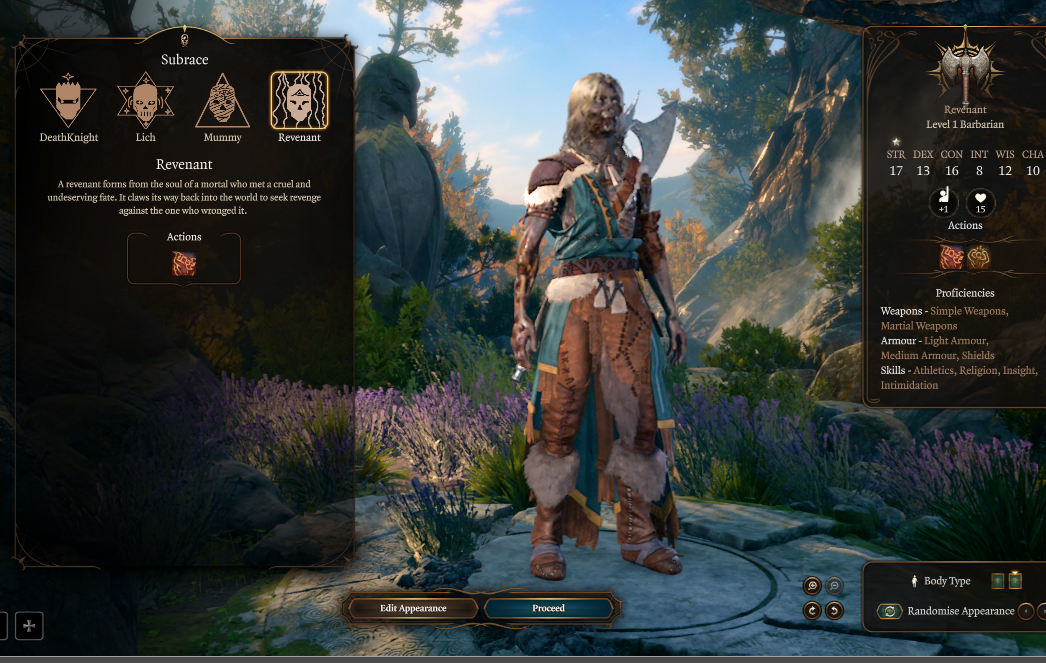Go to previous randomised appearance
This screenshot has width=1046, height=663.
1026,611
